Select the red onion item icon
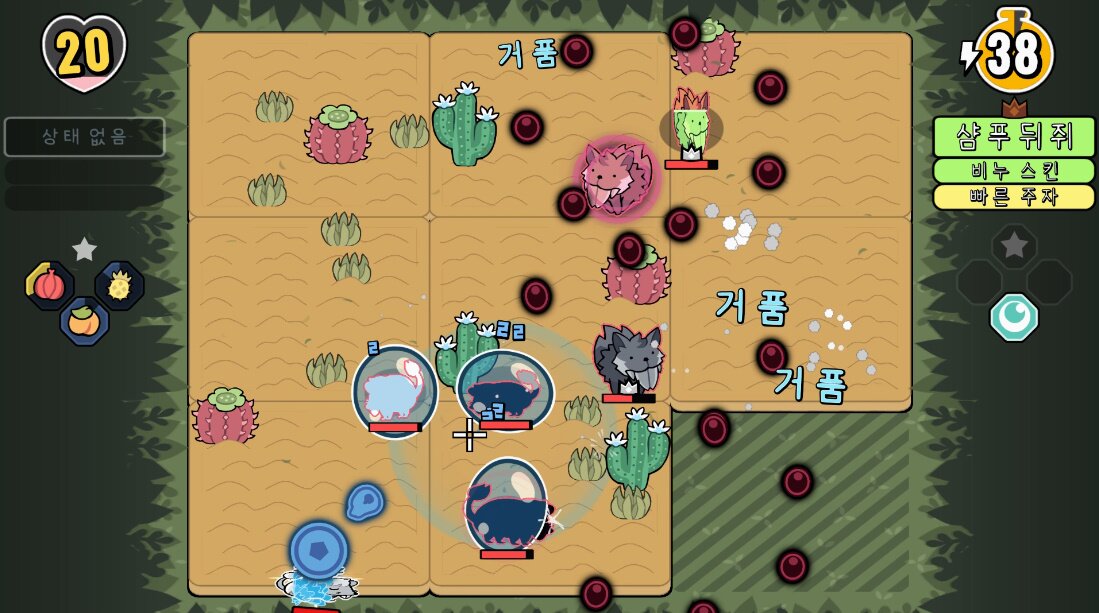Viewport: 1099px width, 613px height. click(x=49, y=286)
